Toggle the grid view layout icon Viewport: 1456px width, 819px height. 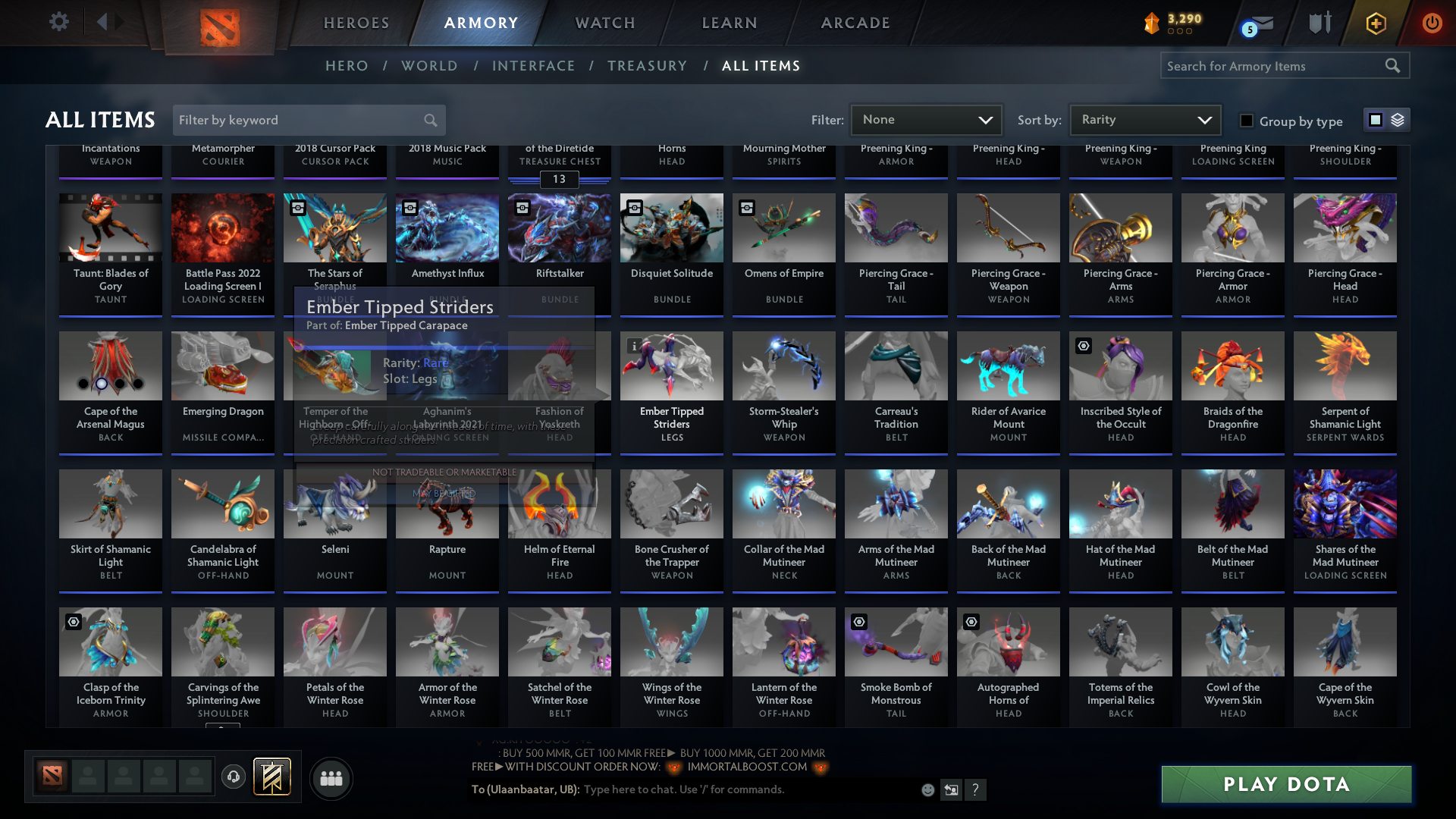pos(1376,120)
